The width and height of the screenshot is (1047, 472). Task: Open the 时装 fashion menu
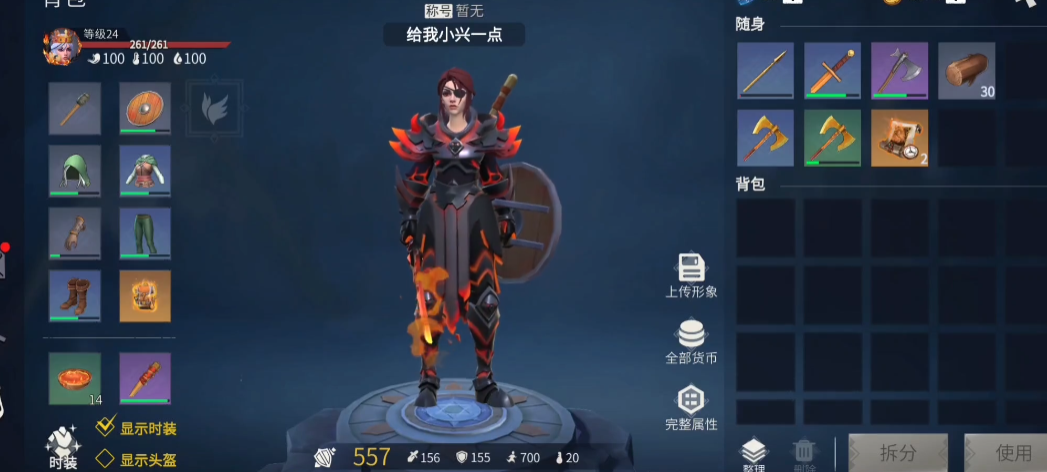[62, 446]
